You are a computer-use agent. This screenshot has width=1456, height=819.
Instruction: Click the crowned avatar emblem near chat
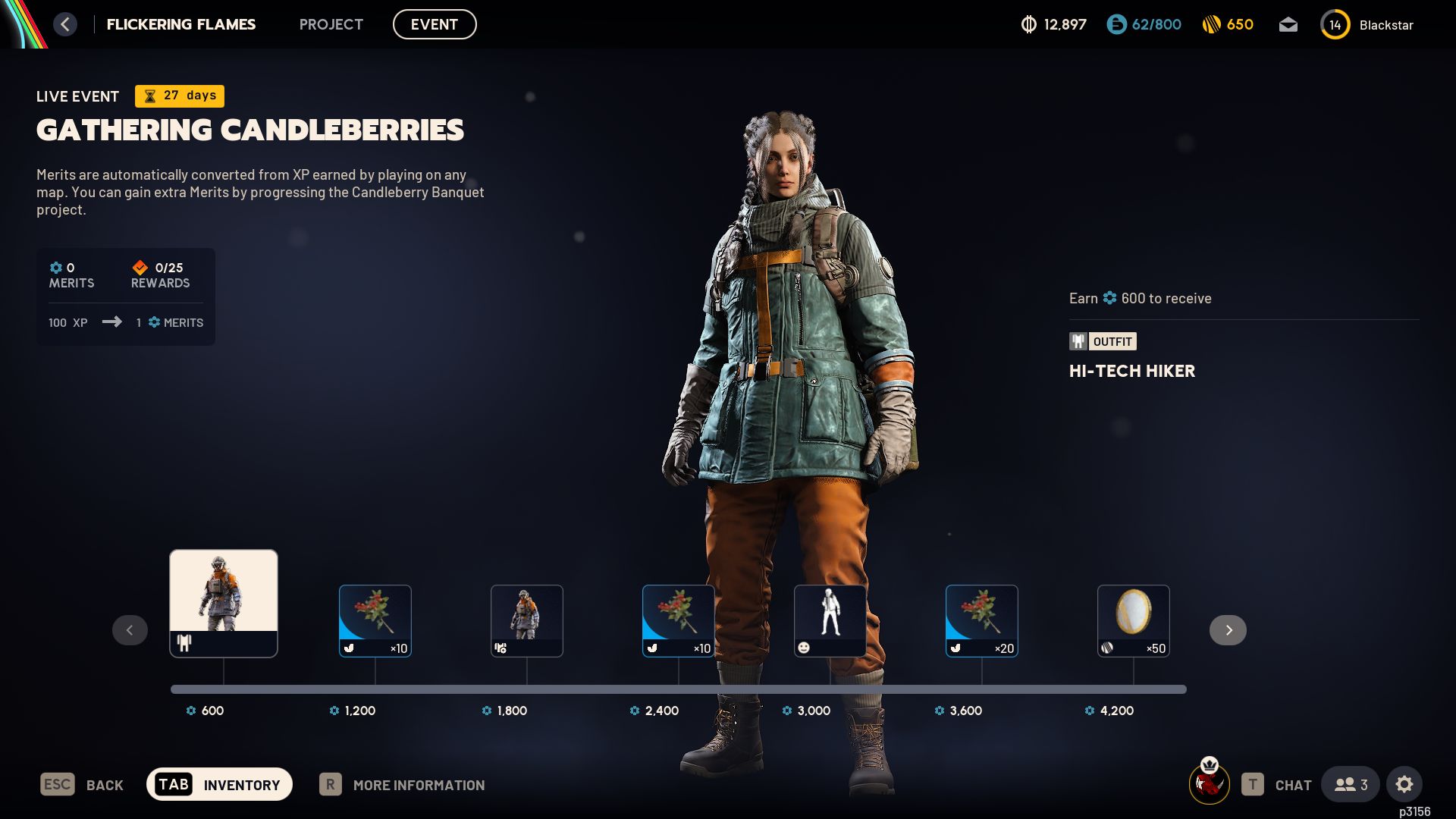coord(1210,783)
